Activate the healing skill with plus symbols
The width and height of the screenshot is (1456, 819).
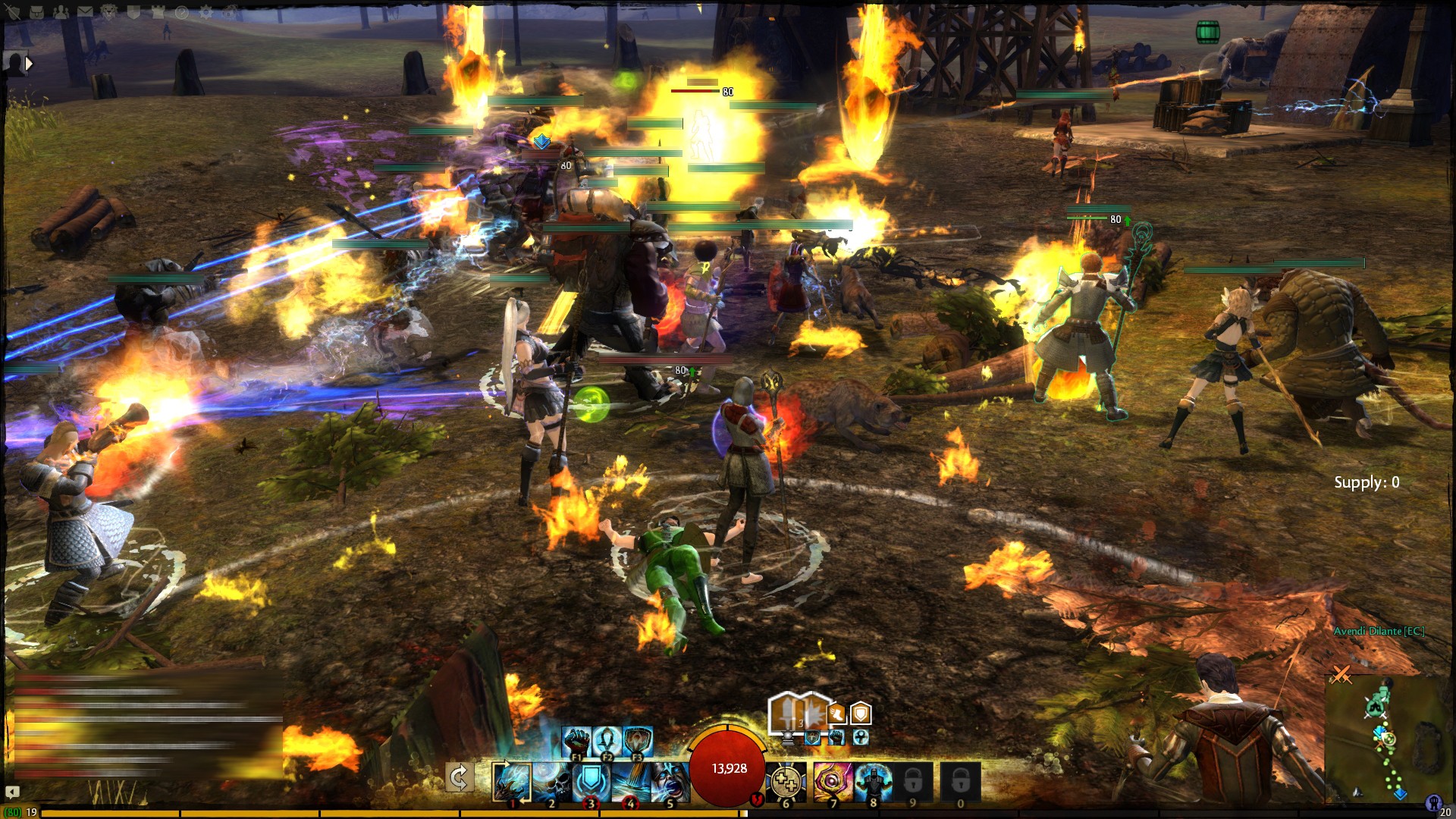coord(786,781)
